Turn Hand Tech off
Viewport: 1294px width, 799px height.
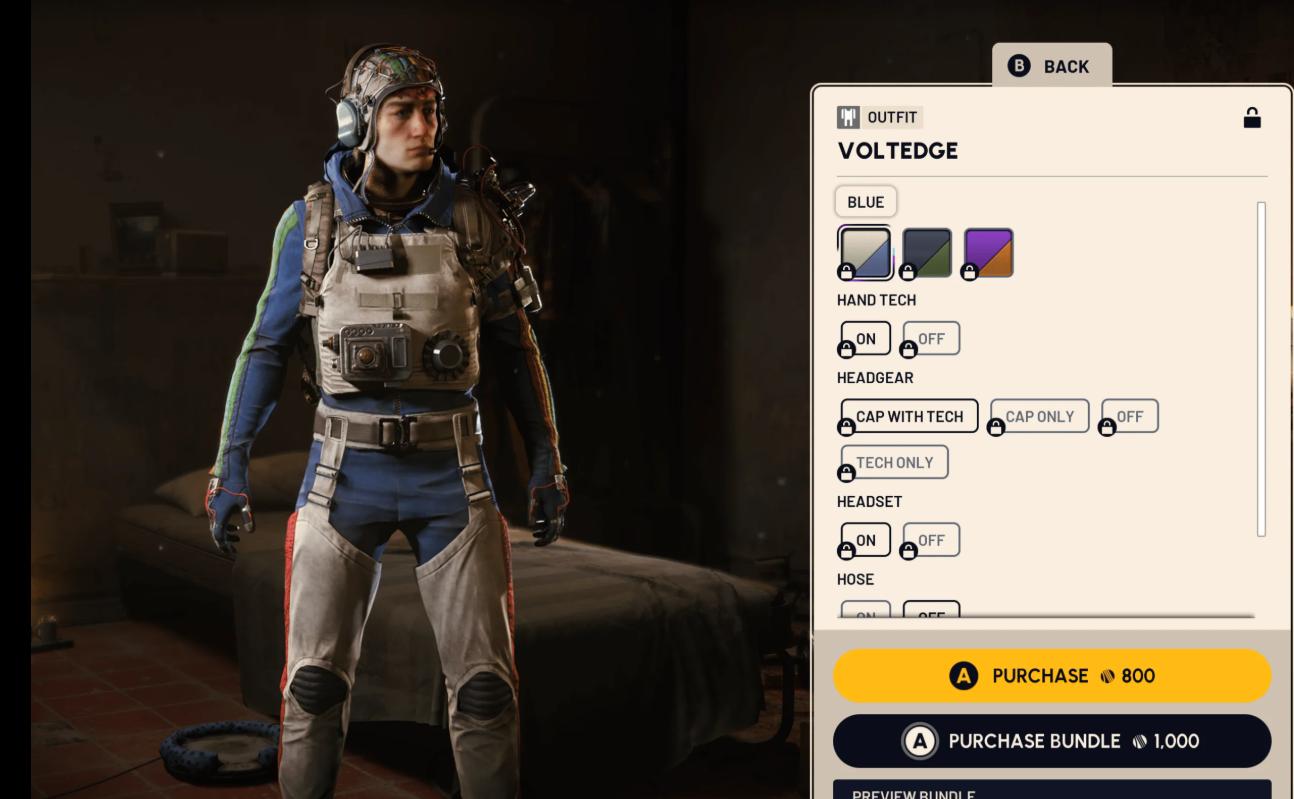pyautogui.click(x=931, y=339)
